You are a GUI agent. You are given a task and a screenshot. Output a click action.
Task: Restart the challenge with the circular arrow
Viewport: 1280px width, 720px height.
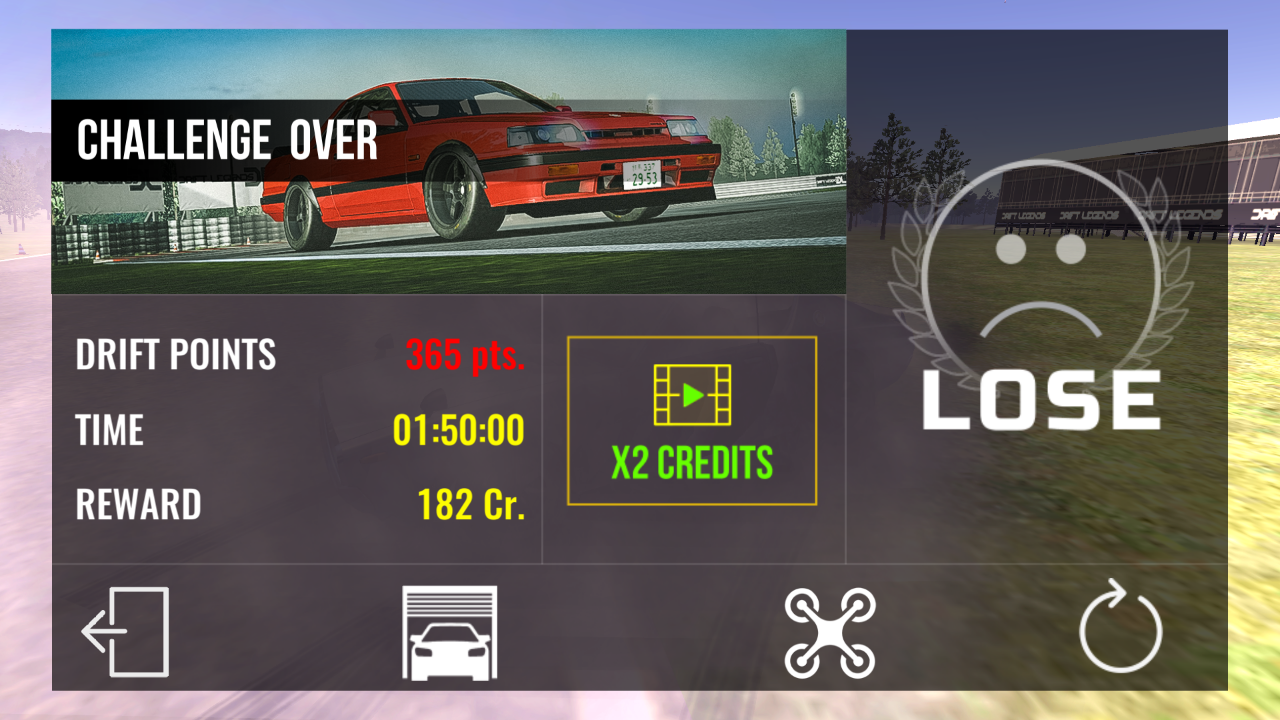point(1120,632)
